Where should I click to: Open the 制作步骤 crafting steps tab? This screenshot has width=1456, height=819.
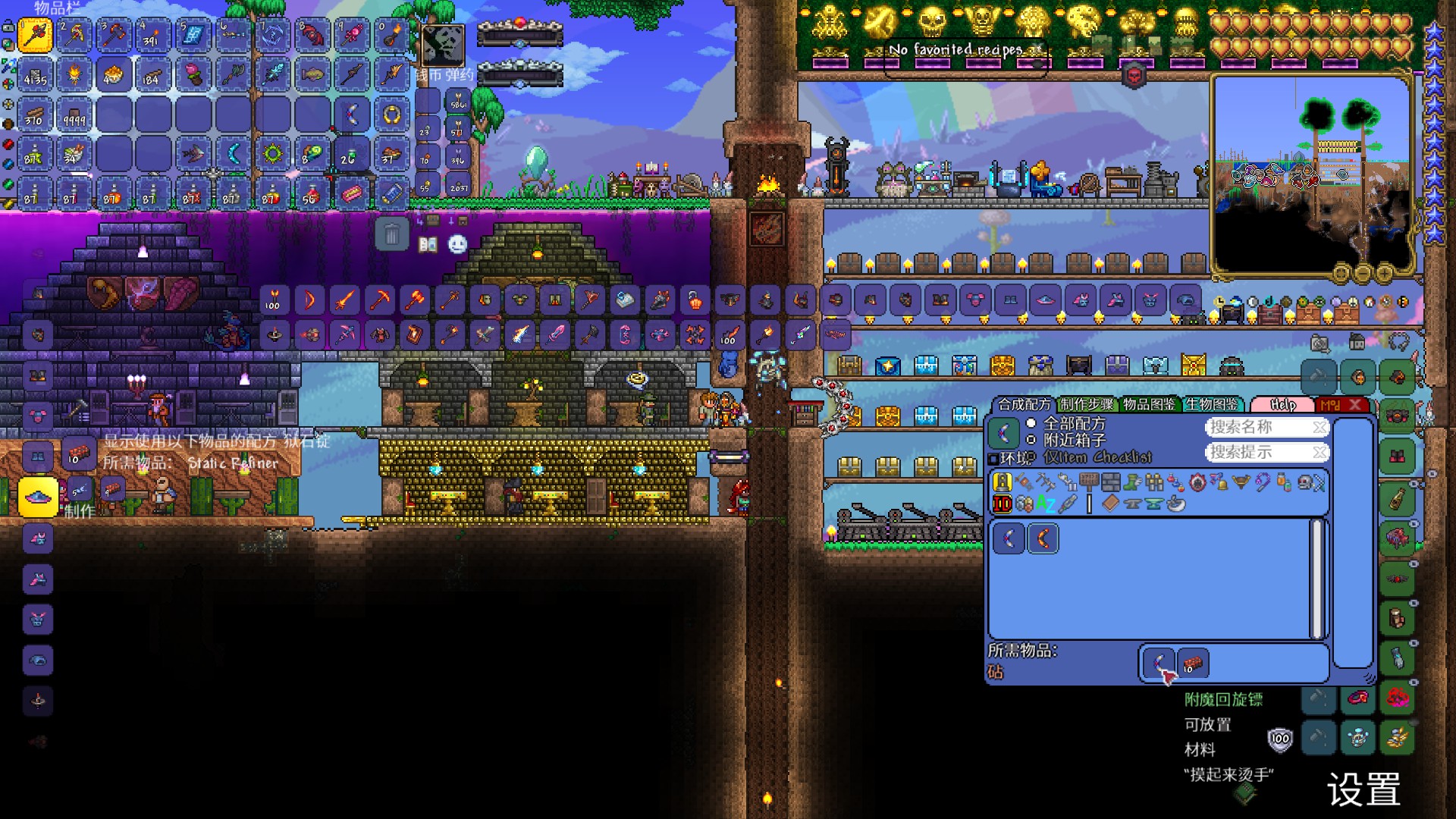click(1087, 405)
